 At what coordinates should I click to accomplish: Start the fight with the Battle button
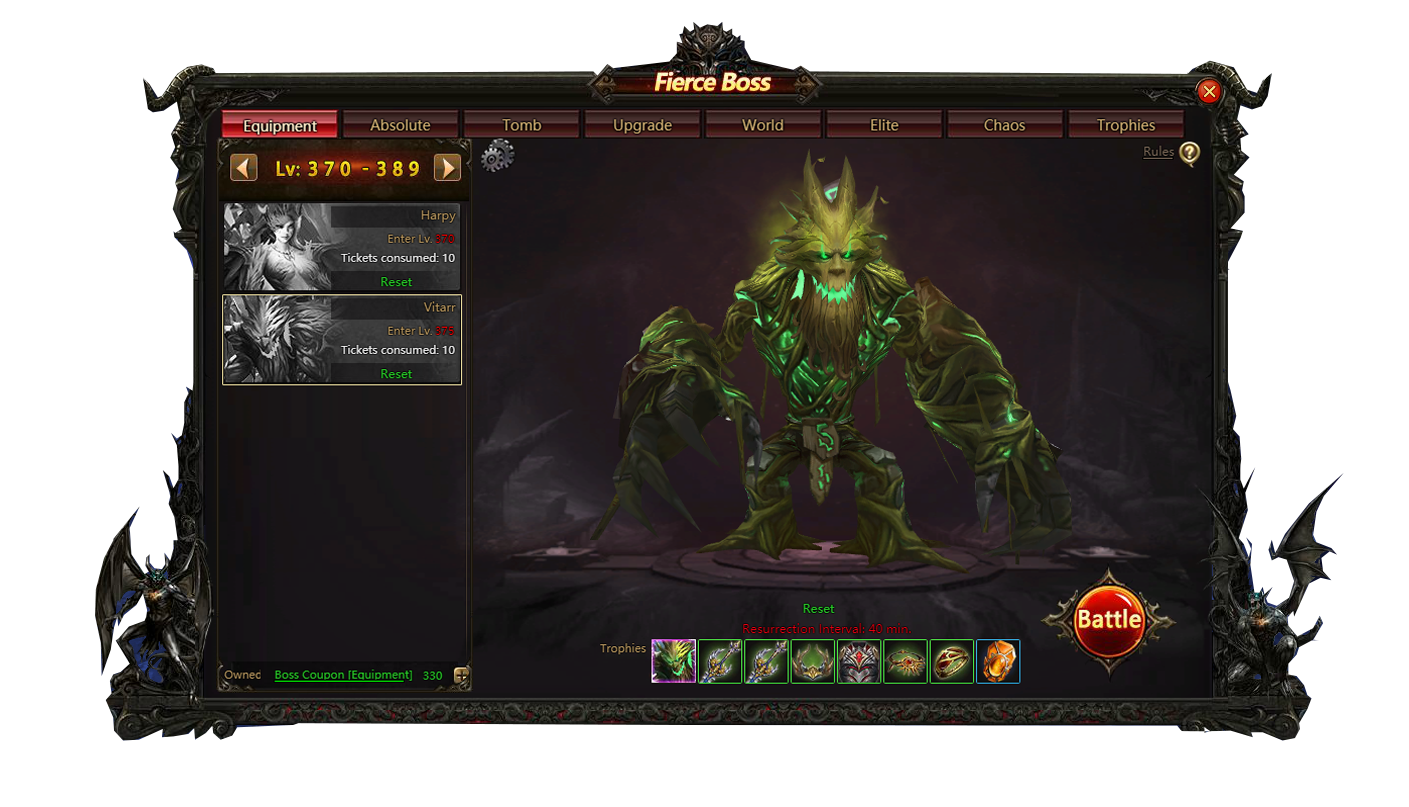click(x=1108, y=620)
